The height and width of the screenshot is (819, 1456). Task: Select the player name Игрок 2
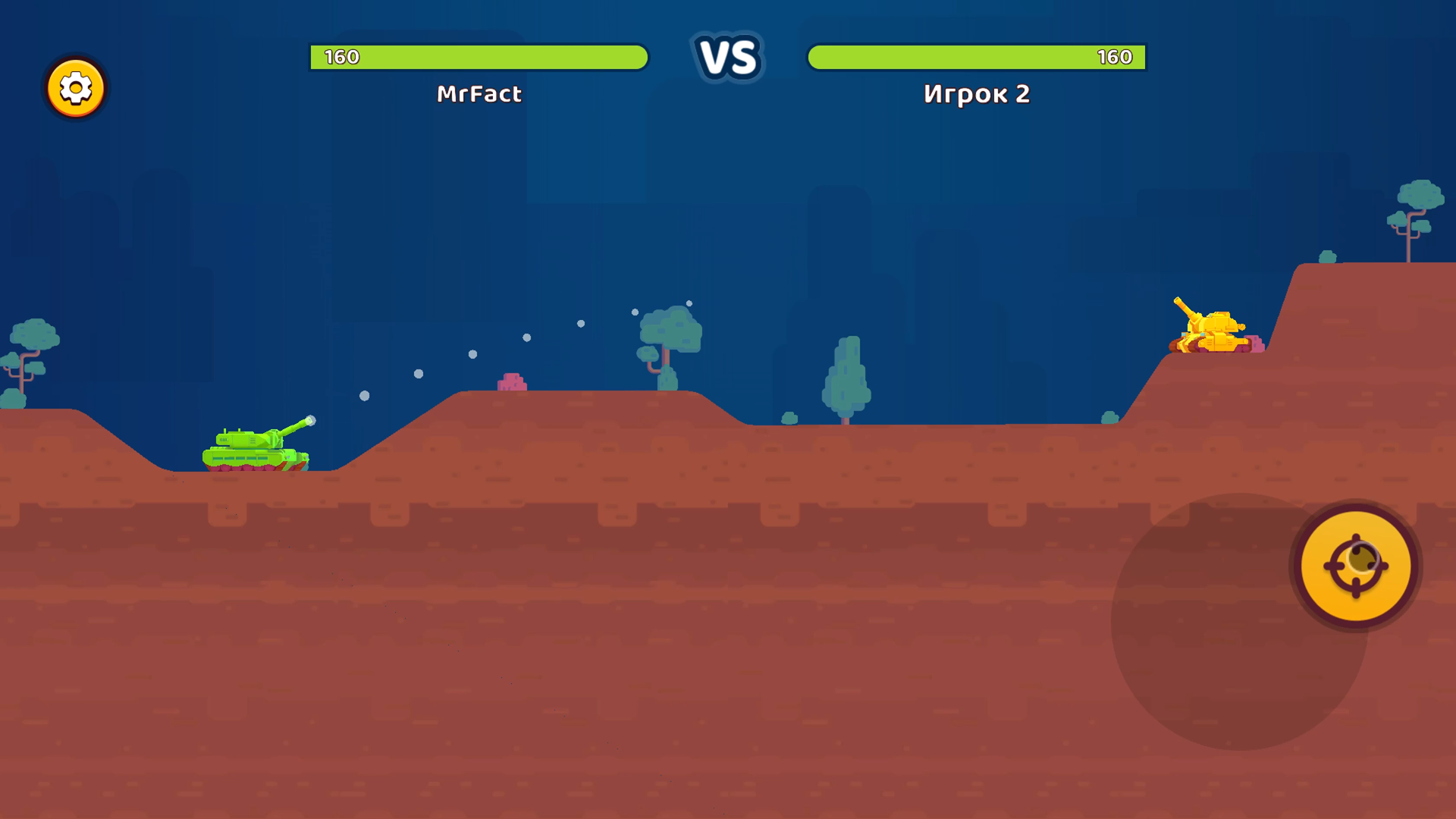pyautogui.click(x=977, y=95)
